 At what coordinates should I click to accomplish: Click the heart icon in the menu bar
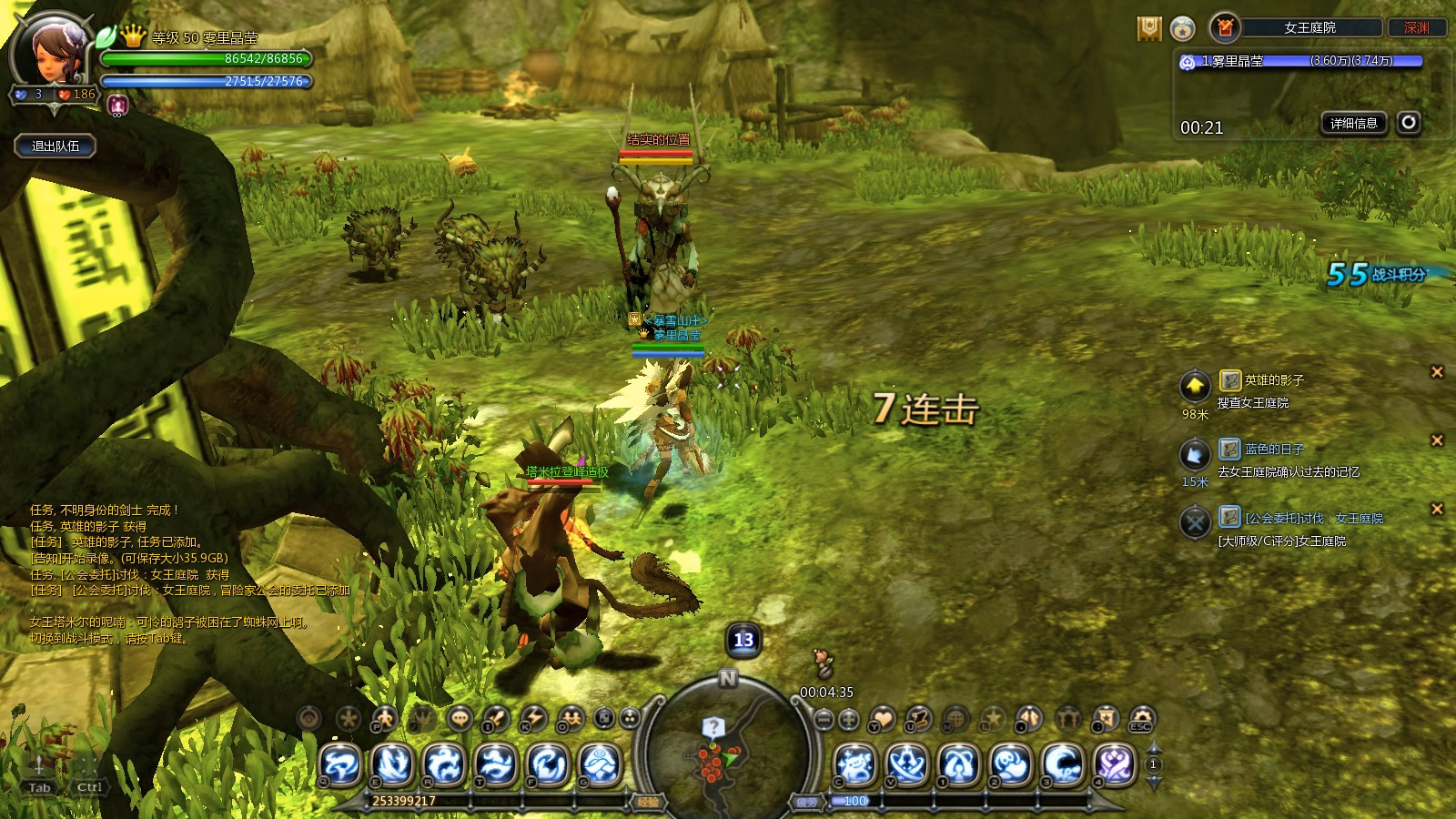coord(882,719)
